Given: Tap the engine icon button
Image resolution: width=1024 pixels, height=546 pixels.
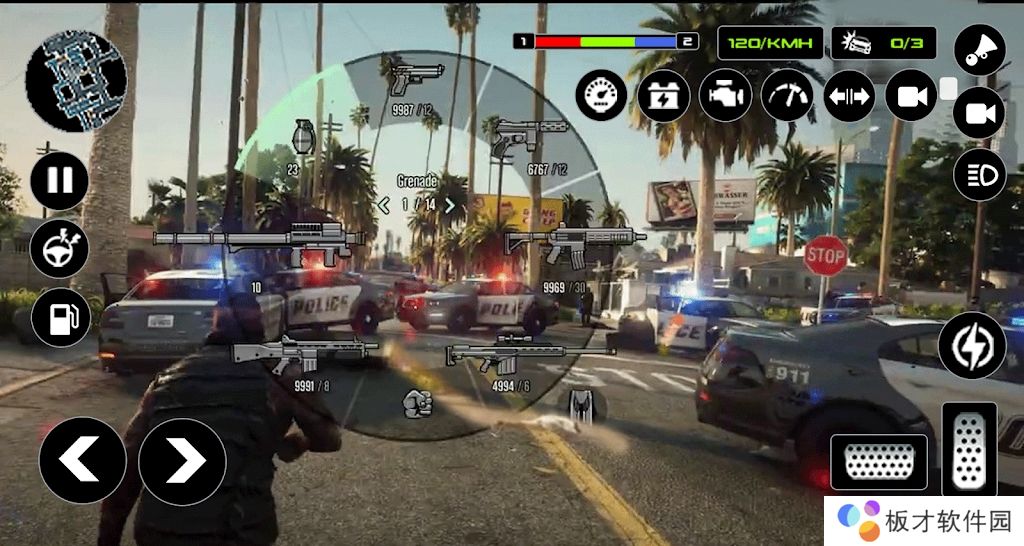Looking at the screenshot, I should coord(725,96).
